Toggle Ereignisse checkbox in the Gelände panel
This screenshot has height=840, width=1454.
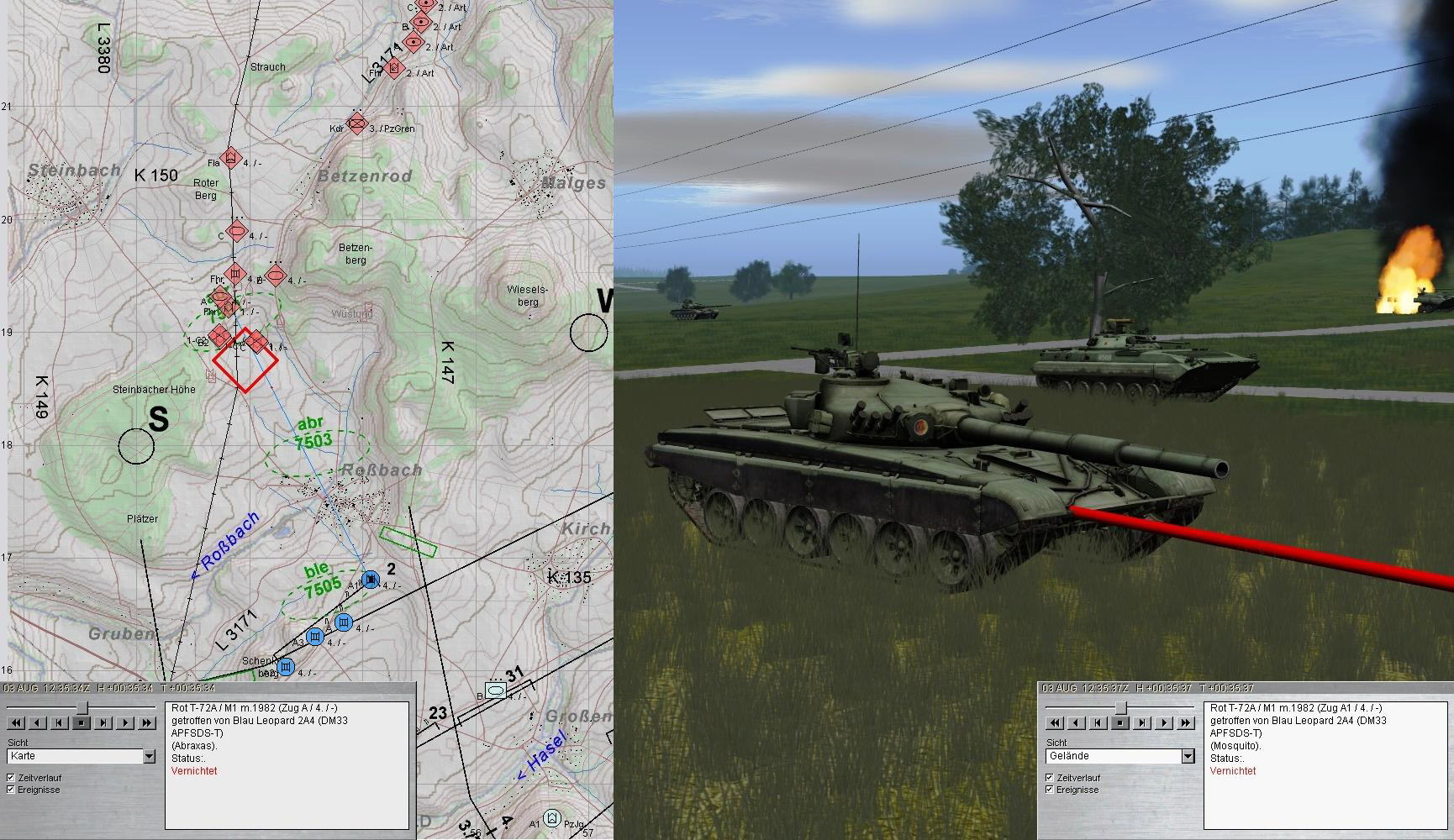(1050, 790)
